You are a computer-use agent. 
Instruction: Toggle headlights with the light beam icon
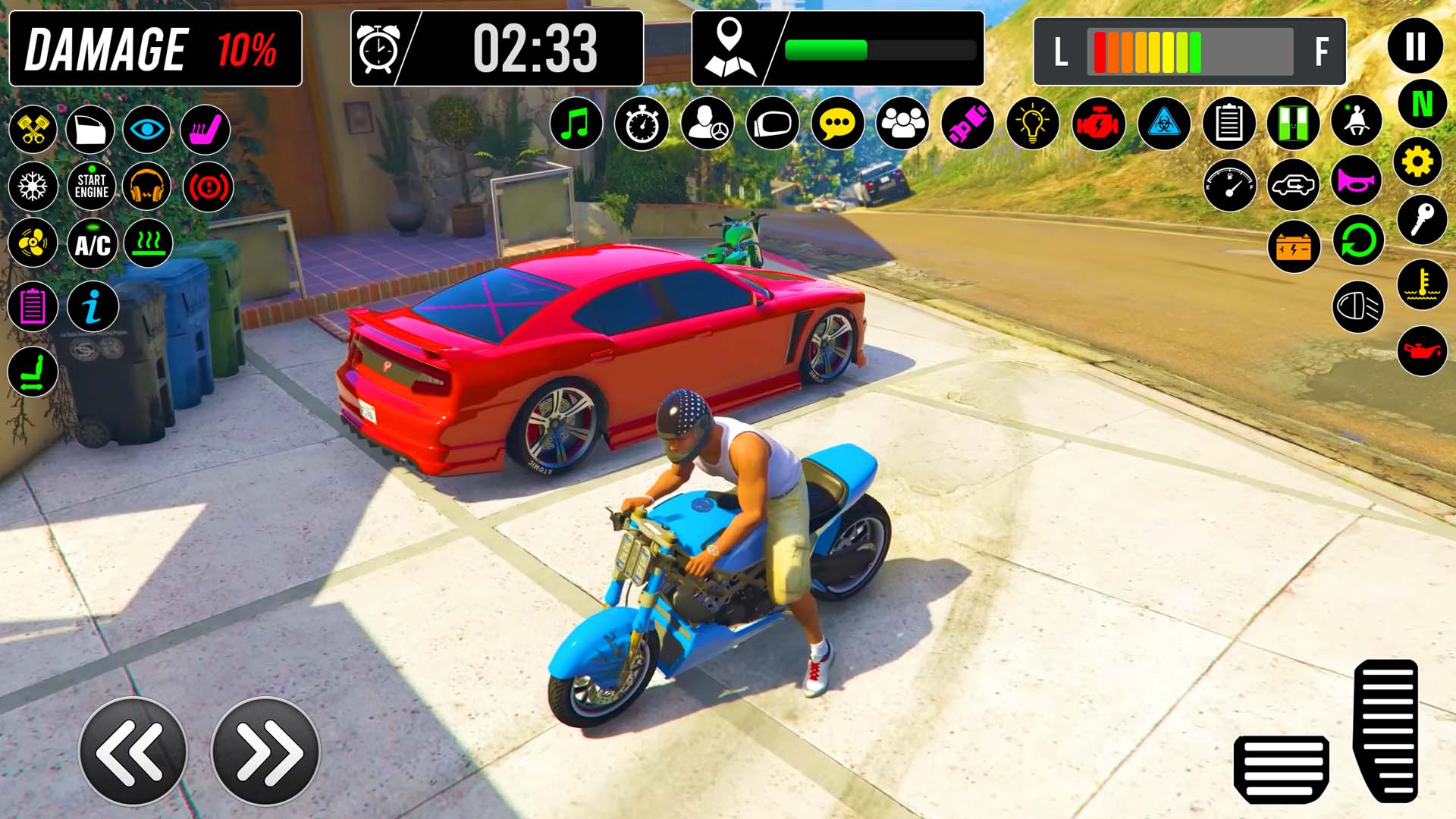click(1360, 306)
